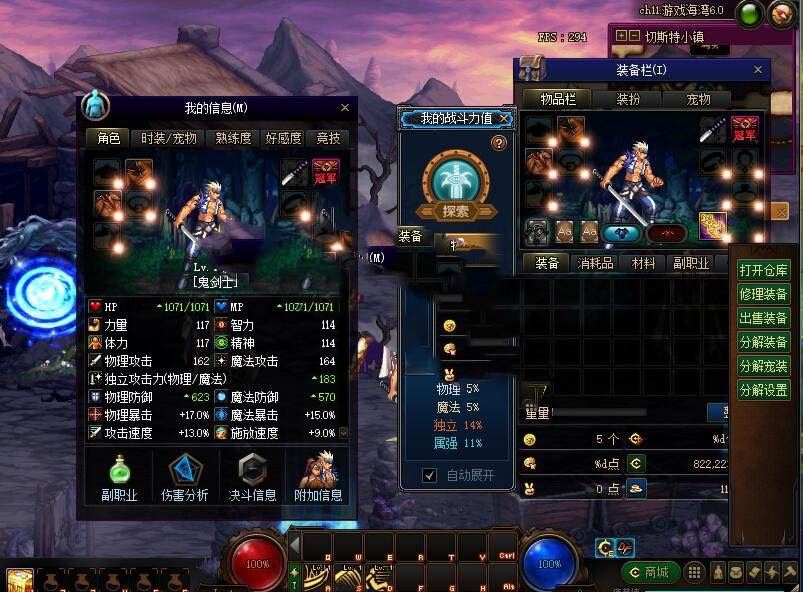The height and width of the screenshot is (592, 803).
Task: Choose 修理装备 to repair equipment
Action: click(x=763, y=294)
